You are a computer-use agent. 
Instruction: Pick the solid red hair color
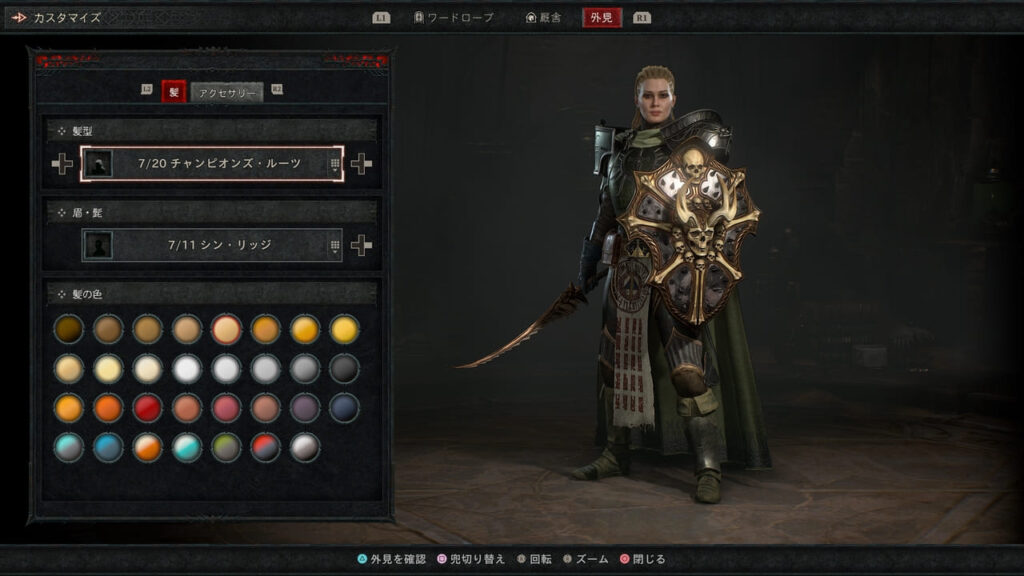[148, 408]
